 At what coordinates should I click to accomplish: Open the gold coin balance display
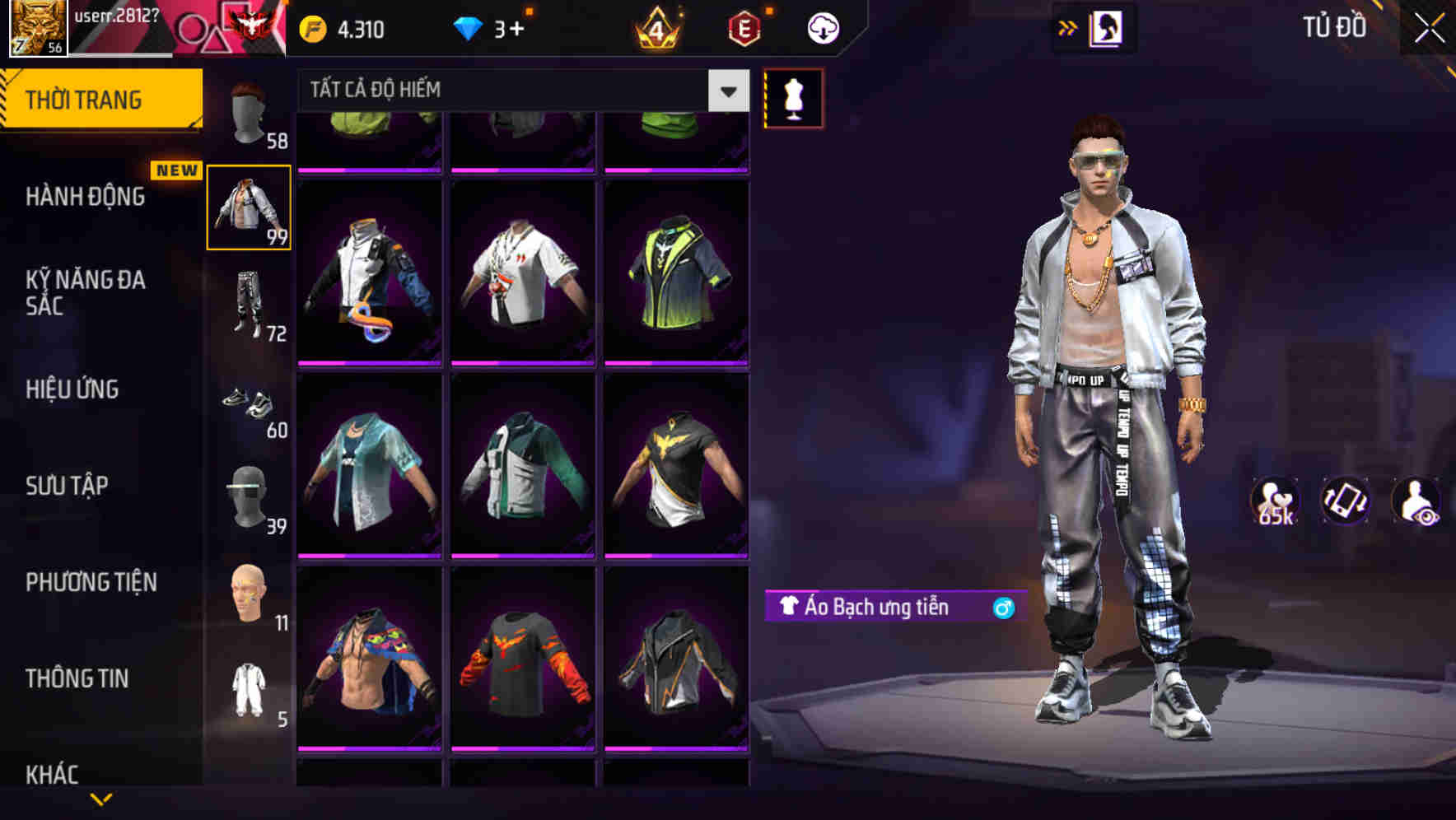pyautogui.click(x=339, y=27)
